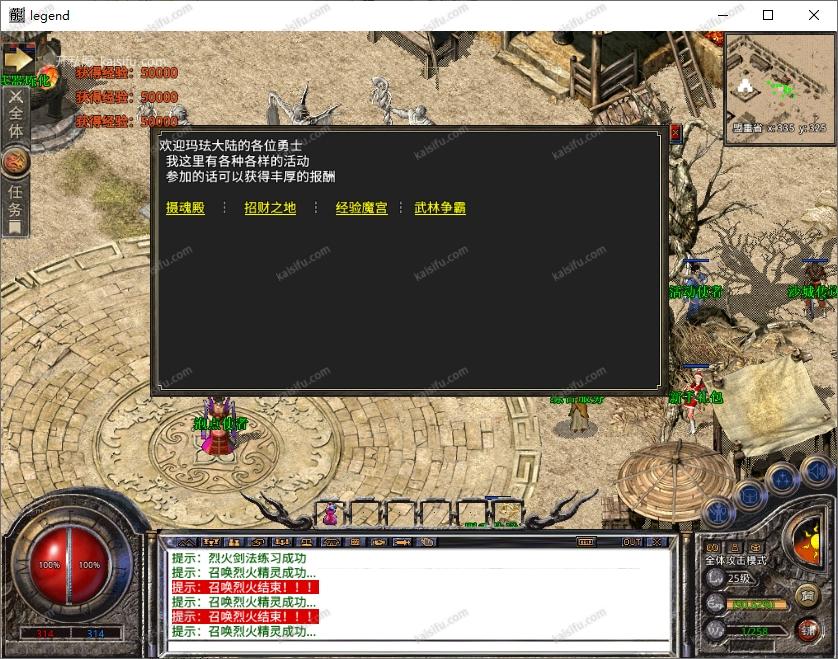The height and width of the screenshot is (659, 838).
Task: Click the 全体攻击模式 attack mode label
Action: (x=737, y=561)
